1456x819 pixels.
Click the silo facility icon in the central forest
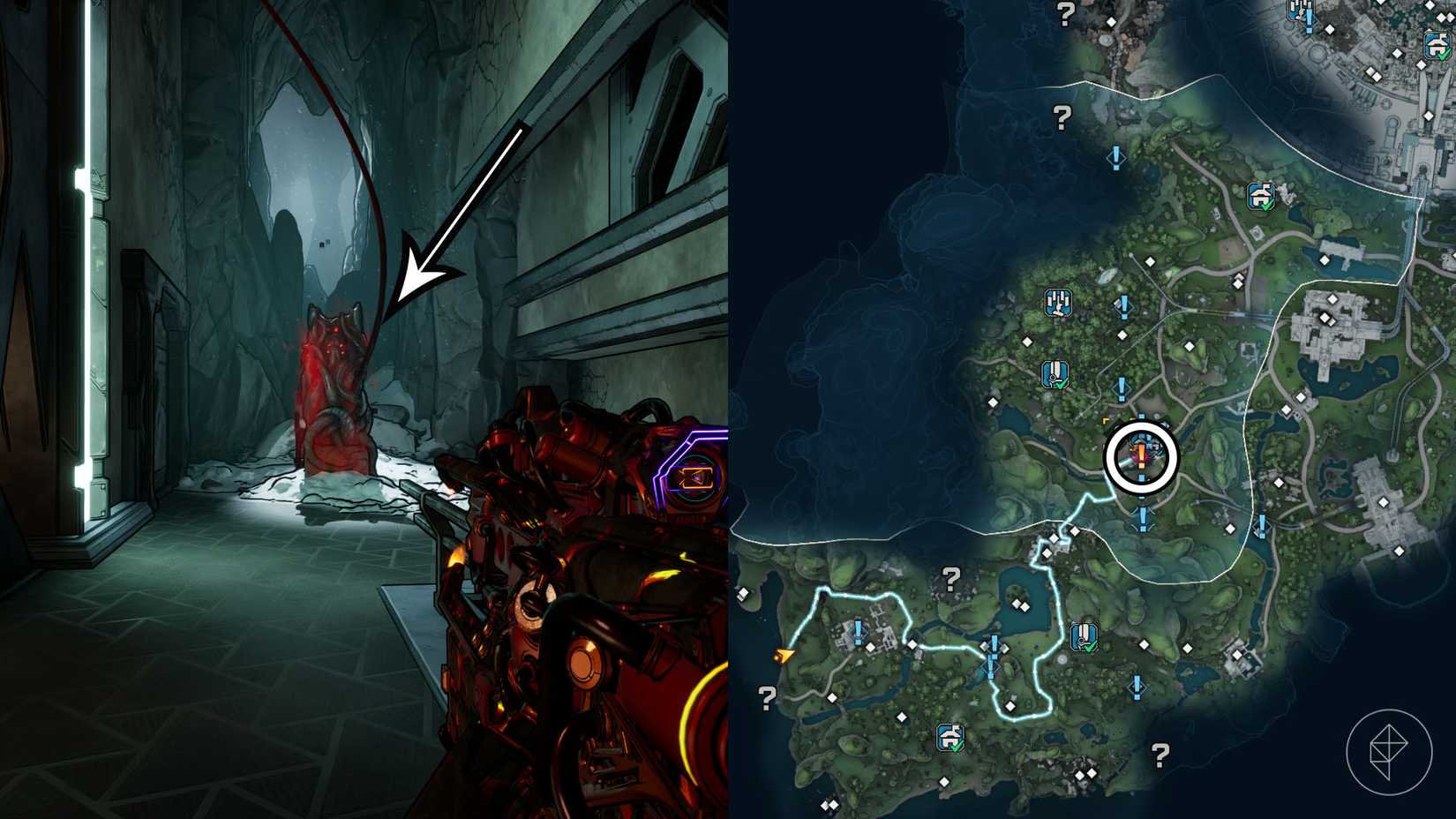click(x=1057, y=304)
